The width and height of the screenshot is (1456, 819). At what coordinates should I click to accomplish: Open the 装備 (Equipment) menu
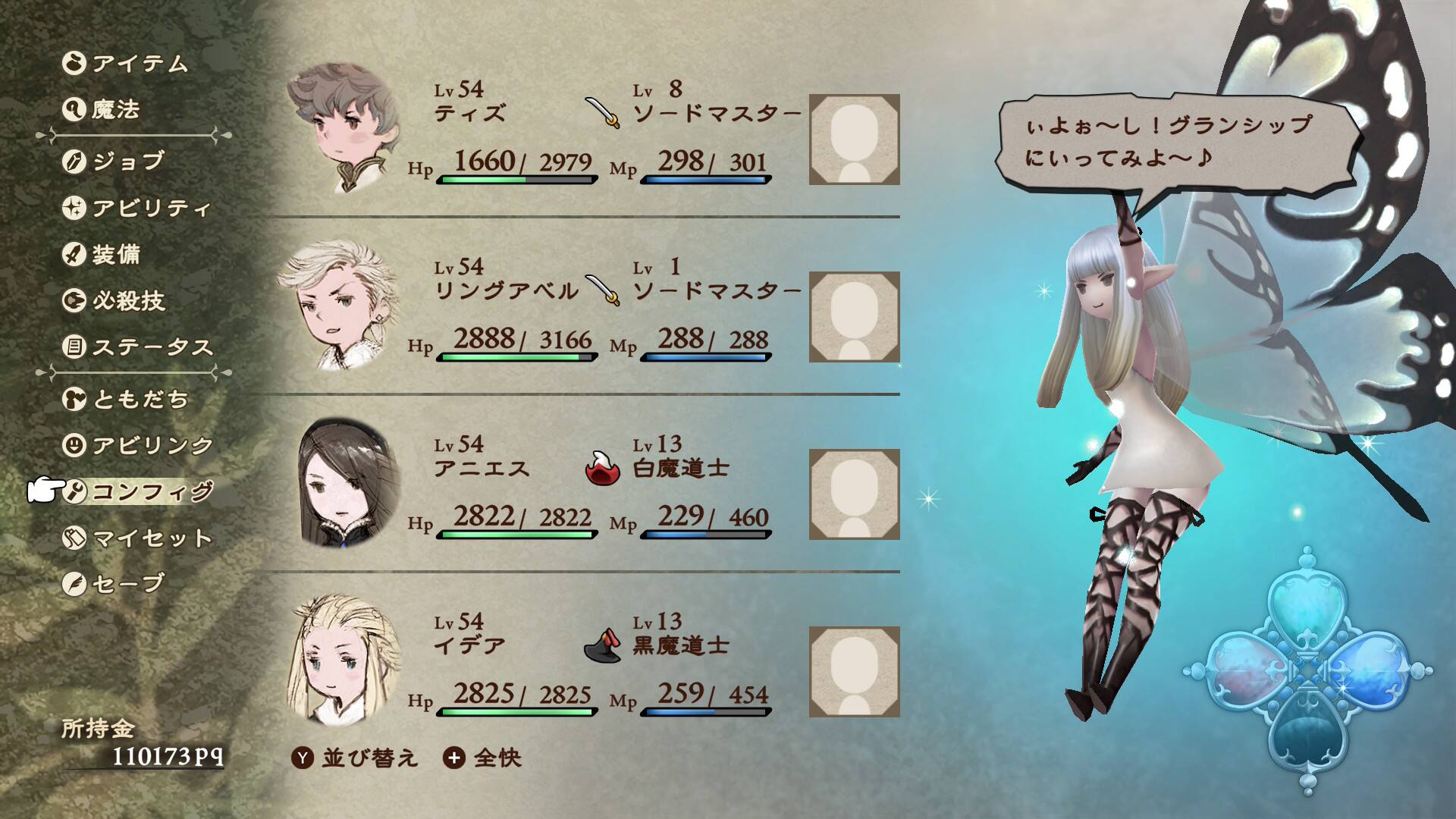click(115, 254)
